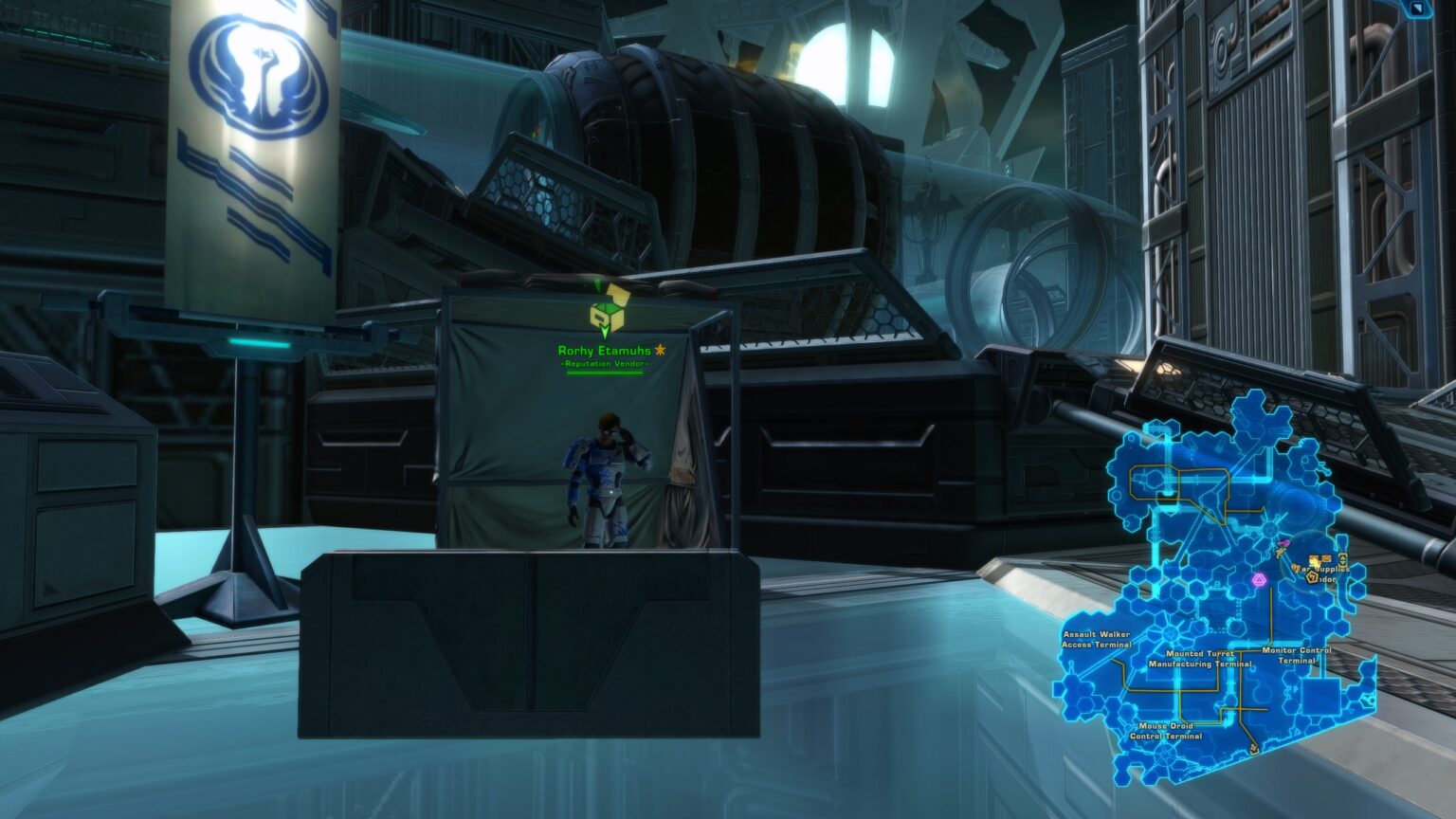Click the star icon beside Rorhy Etamuhs' name
1456x819 pixels.
coord(661,351)
